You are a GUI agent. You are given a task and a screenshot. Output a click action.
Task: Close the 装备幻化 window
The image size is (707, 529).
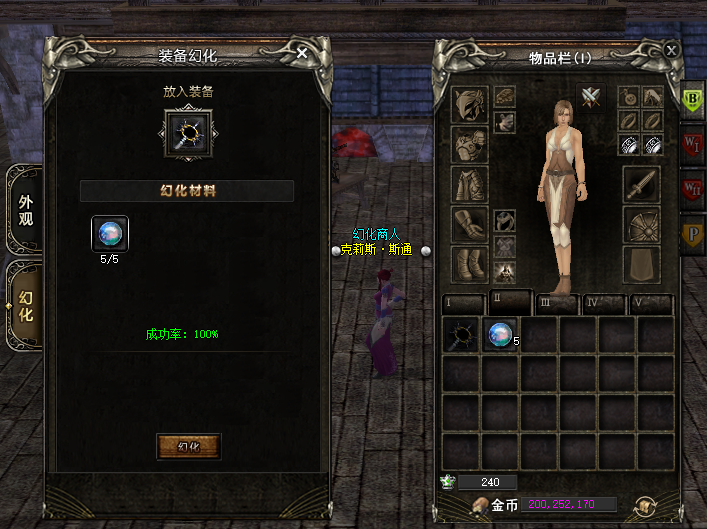[x=302, y=54]
